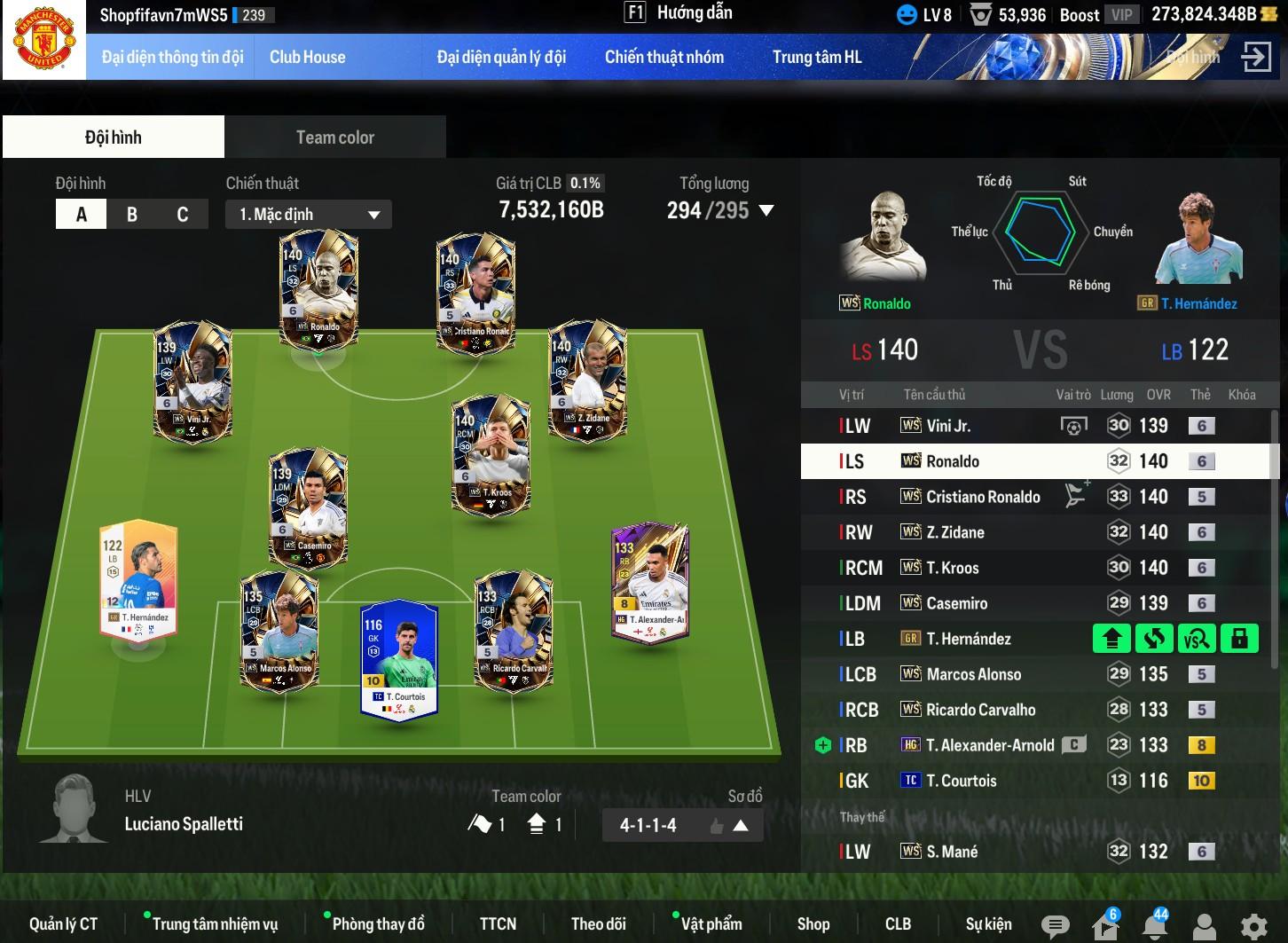Expand the Tổng lương salary dropdown

pos(766,211)
